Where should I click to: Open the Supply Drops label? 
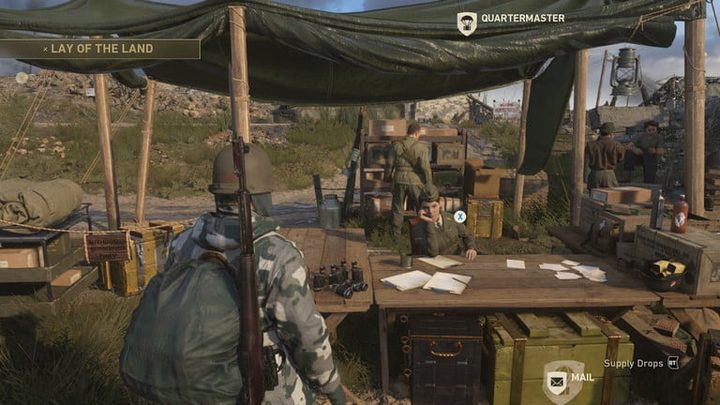coord(634,363)
